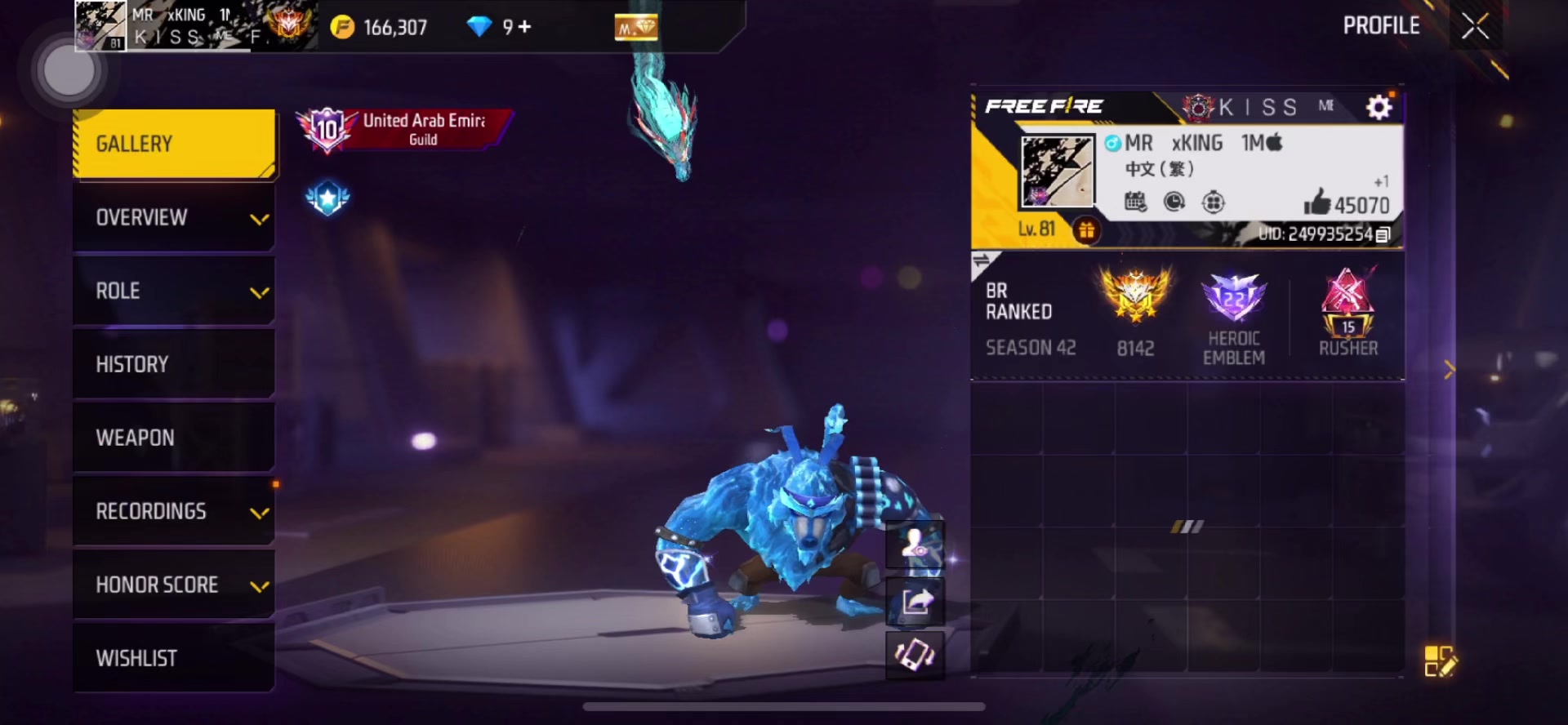Screen dimensions: 1568x725
Task: Like the profile with thumbs-up
Action: (x=1317, y=202)
